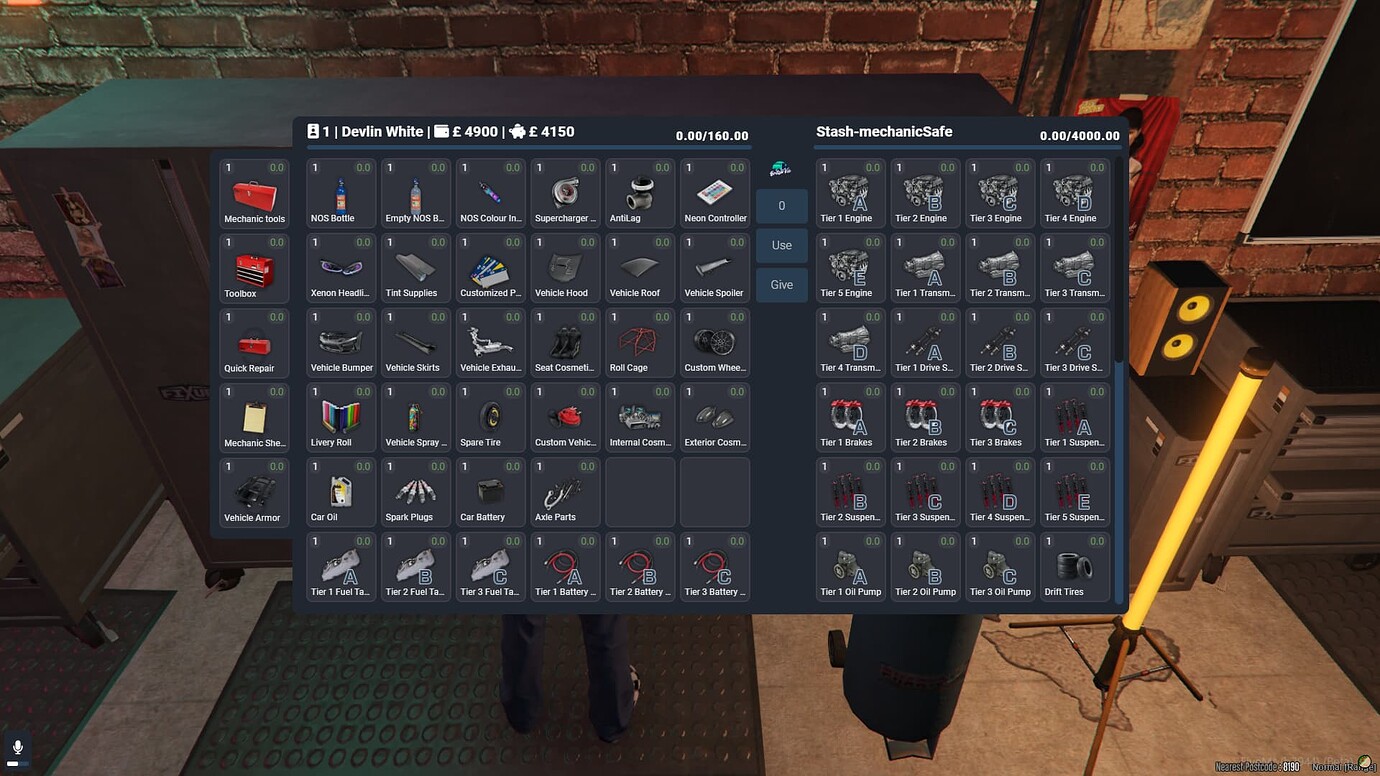The height and width of the screenshot is (776, 1380).
Task: Select the Spare Tire slot
Action: tap(490, 415)
